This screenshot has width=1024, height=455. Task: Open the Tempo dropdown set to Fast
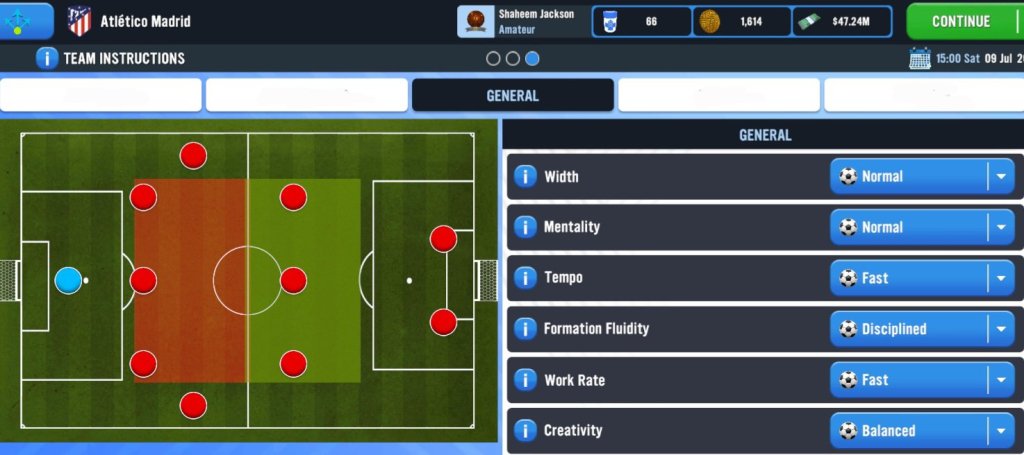pos(921,279)
